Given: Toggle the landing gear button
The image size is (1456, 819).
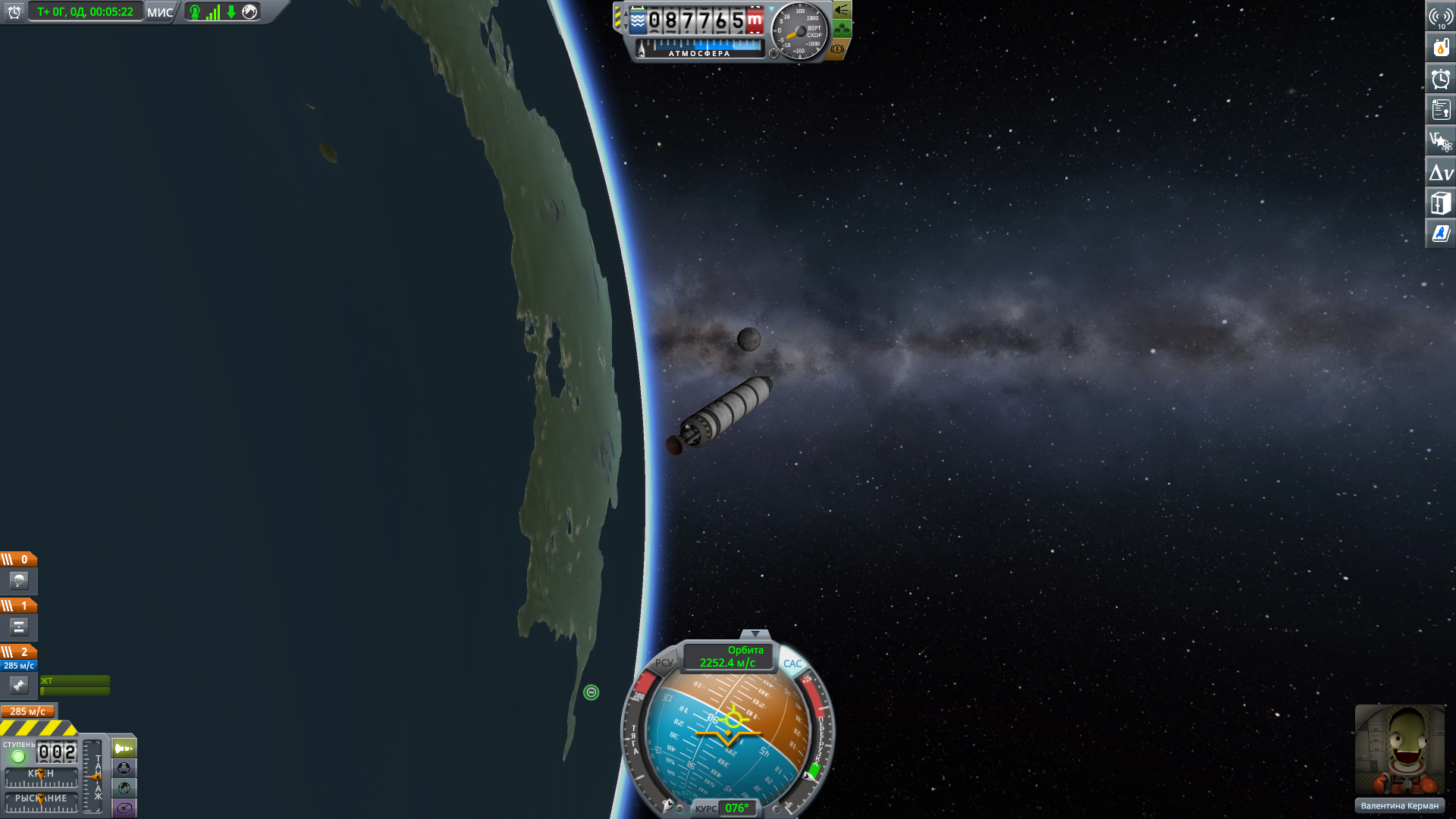Looking at the screenshot, I should pyautogui.click(x=842, y=30).
